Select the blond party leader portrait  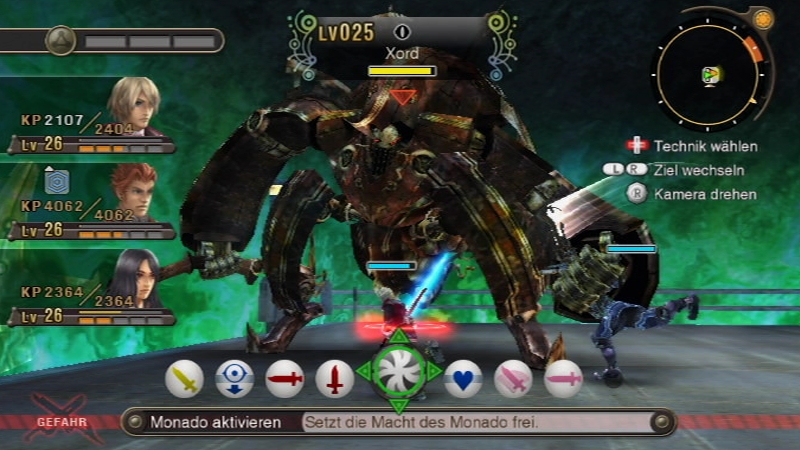pos(135,108)
